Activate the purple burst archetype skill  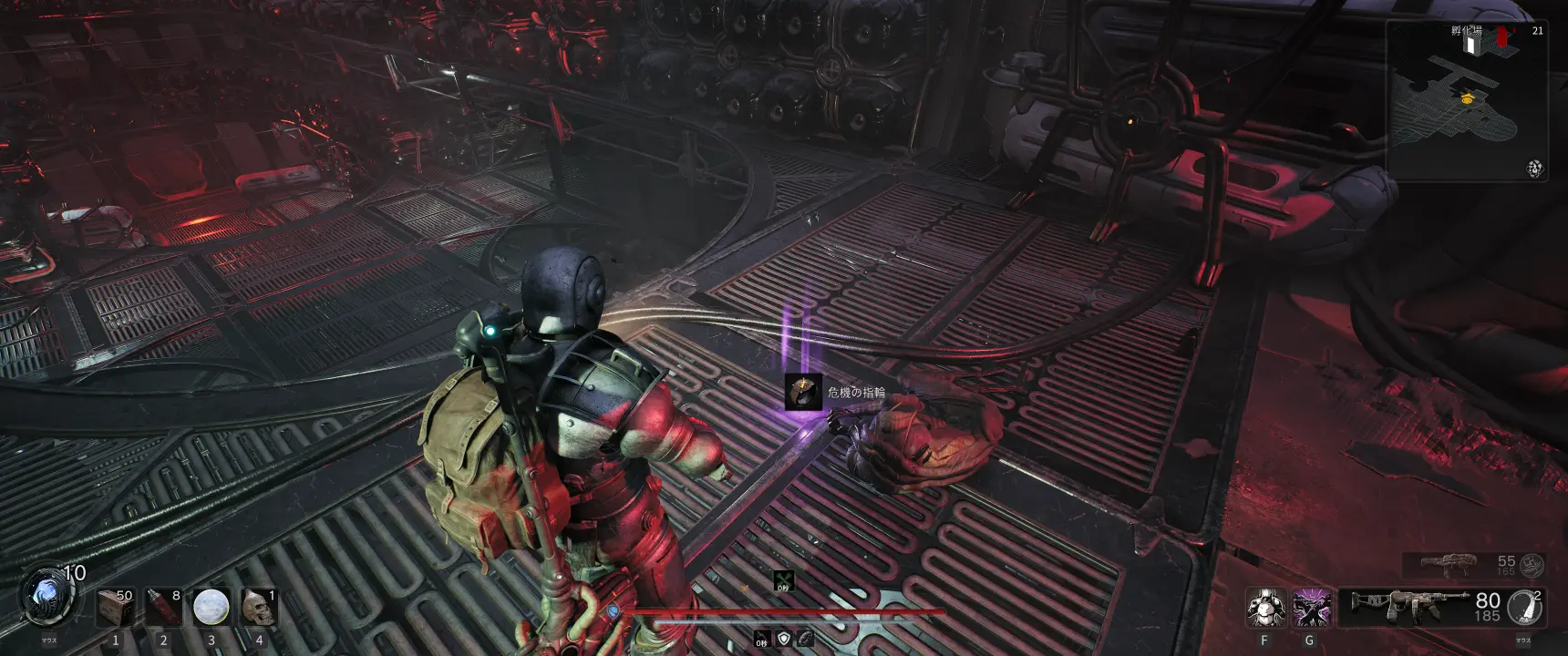pyautogui.click(x=1311, y=608)
